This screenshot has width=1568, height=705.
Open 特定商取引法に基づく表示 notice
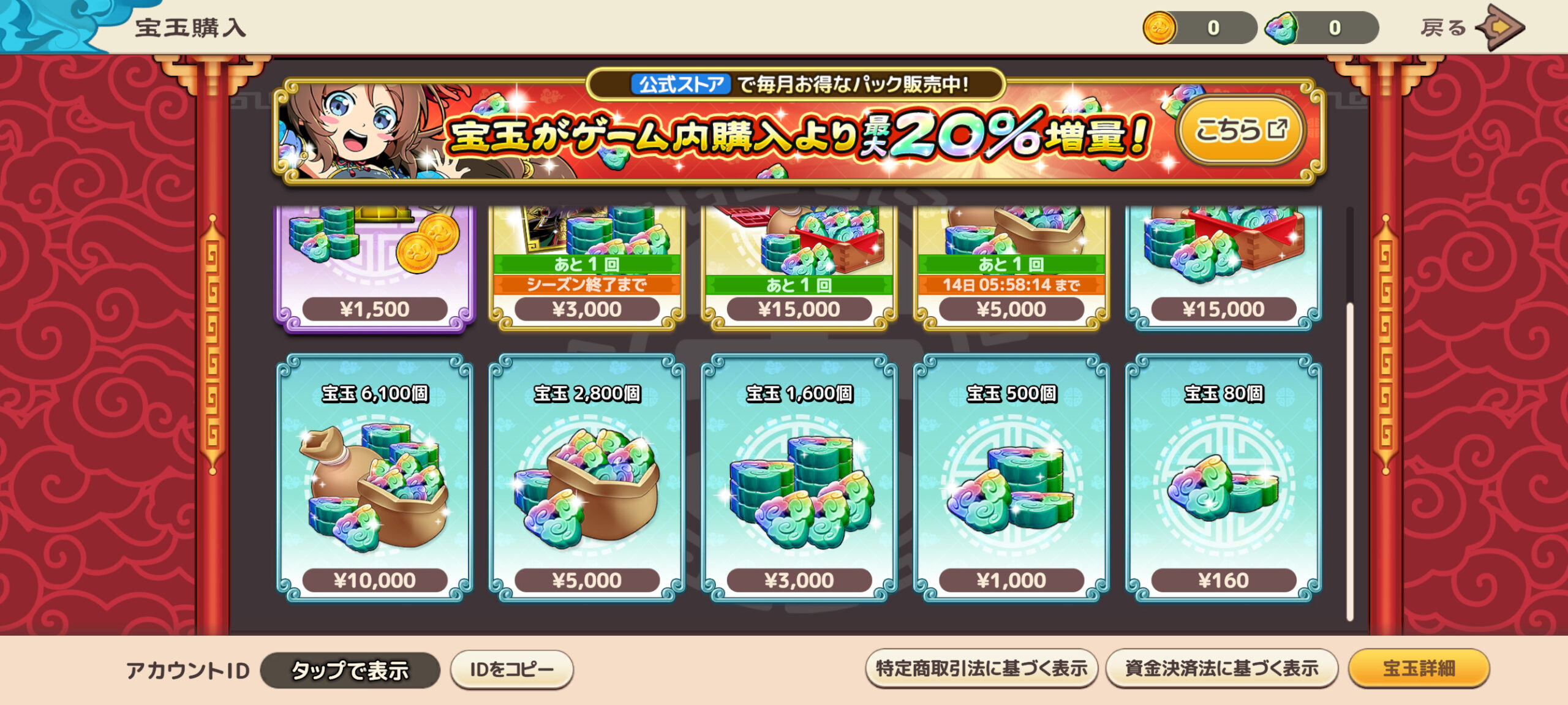(981, 668)
